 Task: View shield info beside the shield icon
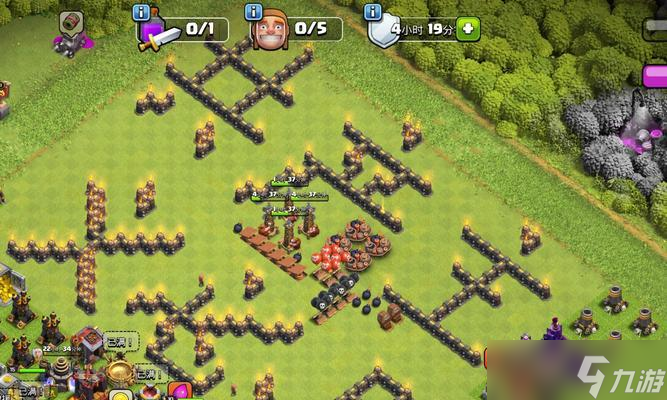[372, 12]
